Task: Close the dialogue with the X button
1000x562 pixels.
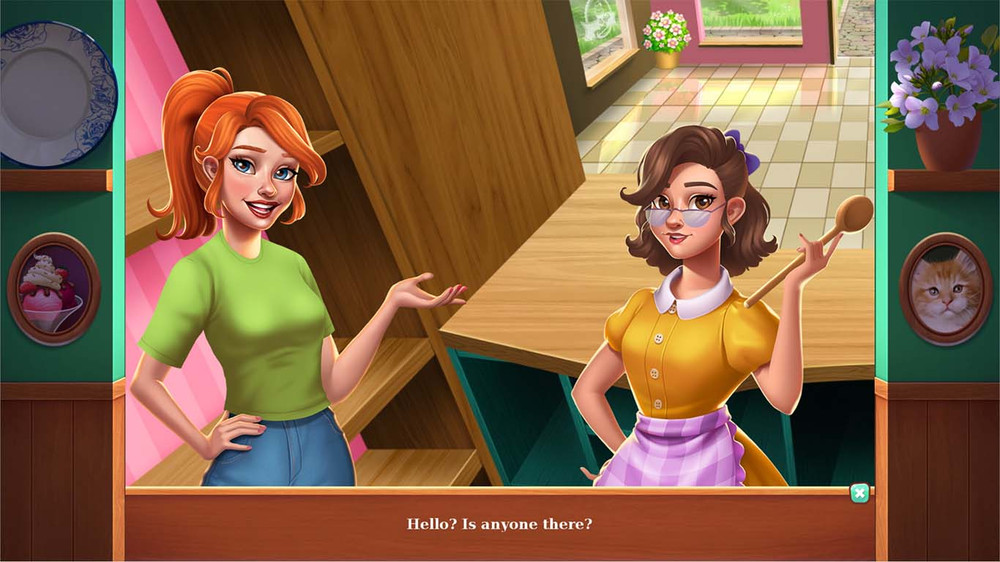Action: point(859,493)
